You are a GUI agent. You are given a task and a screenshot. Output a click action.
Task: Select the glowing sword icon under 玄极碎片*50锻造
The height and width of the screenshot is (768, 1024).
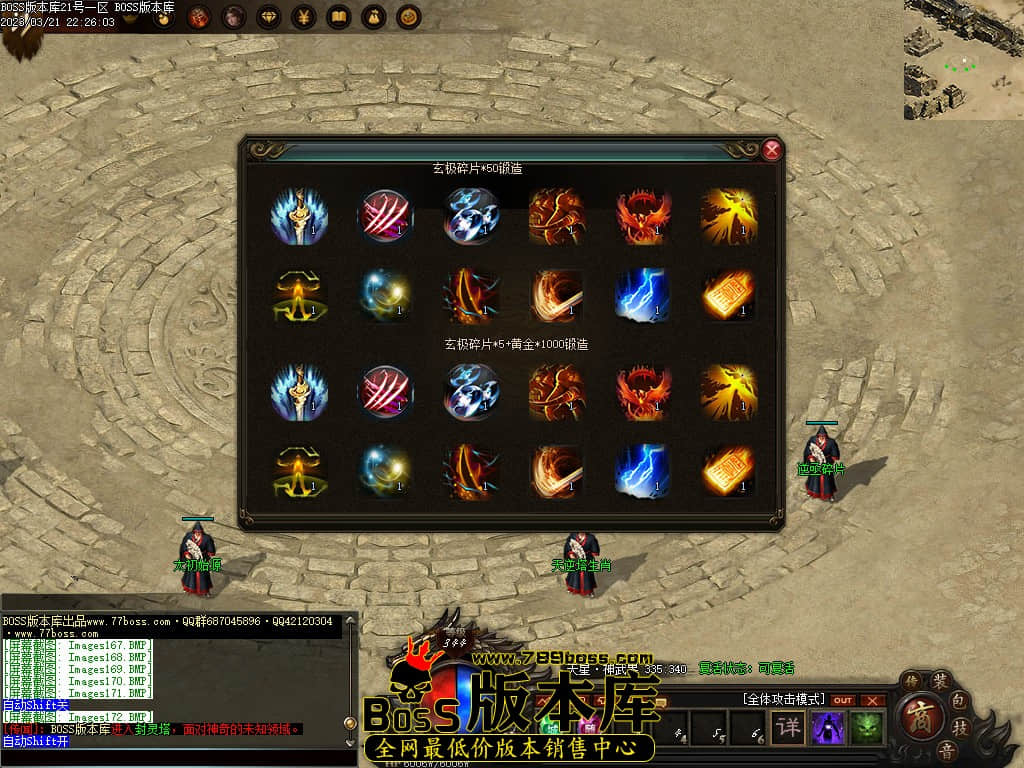pos(299,216)
